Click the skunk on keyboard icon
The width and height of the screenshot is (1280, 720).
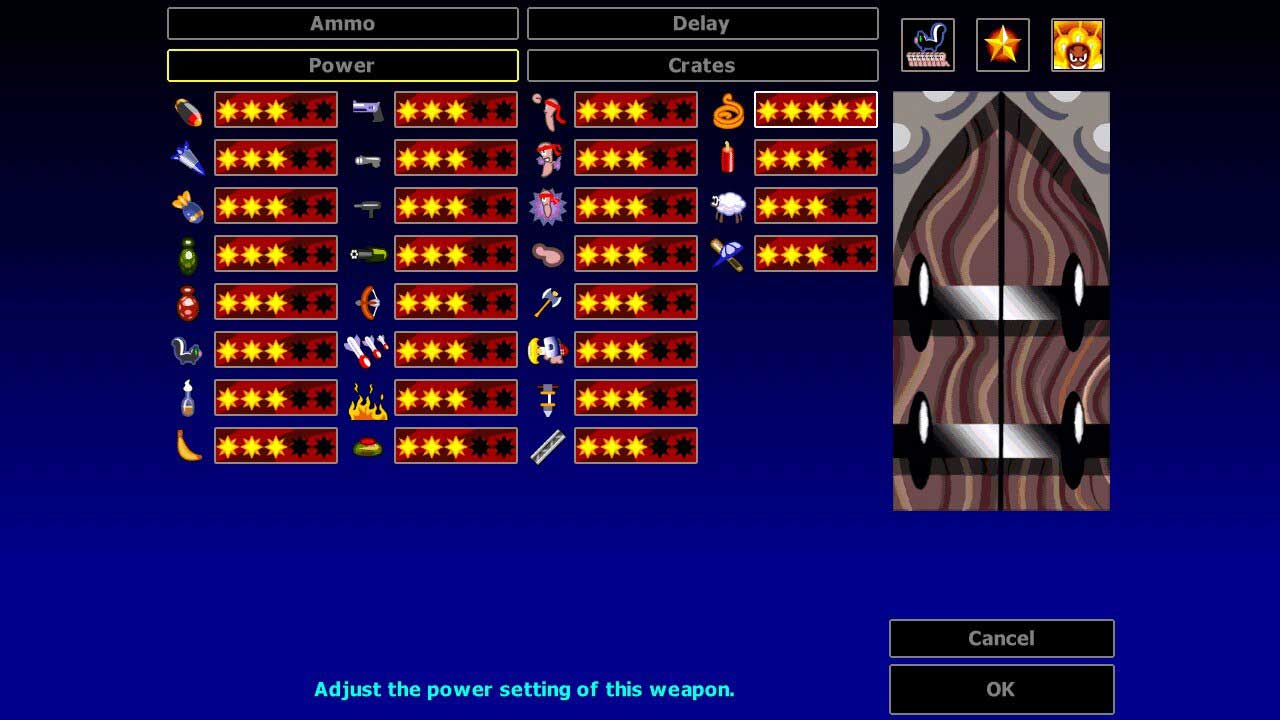(928, 45)
